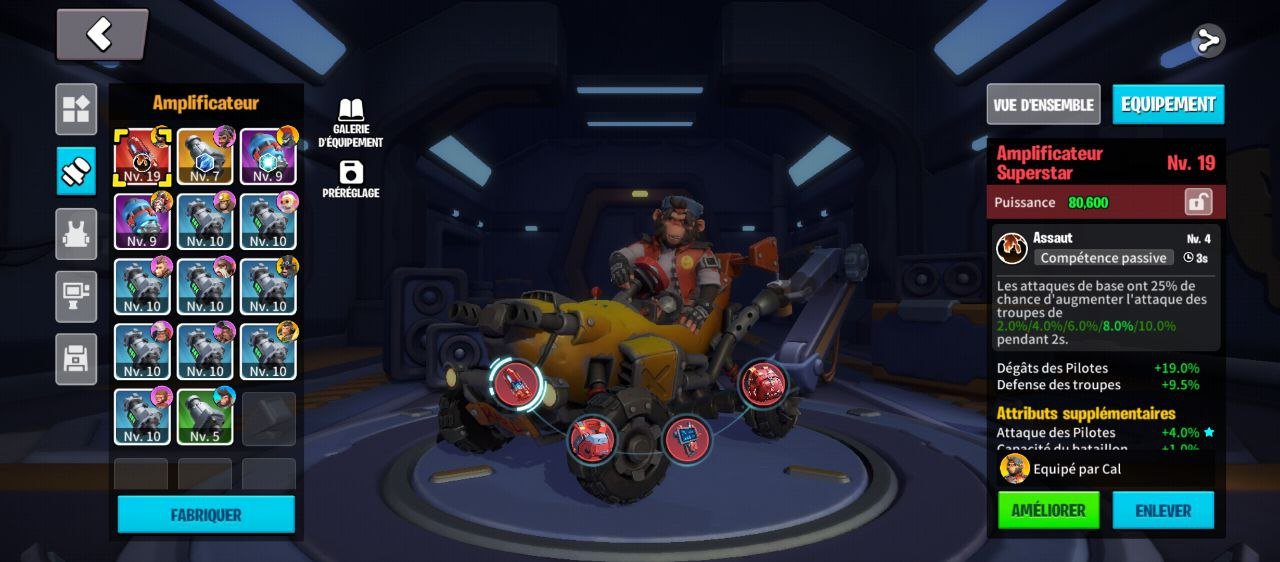Tap the Assaut skill icon
1280x562 pixels.
tap(1012, 248)
